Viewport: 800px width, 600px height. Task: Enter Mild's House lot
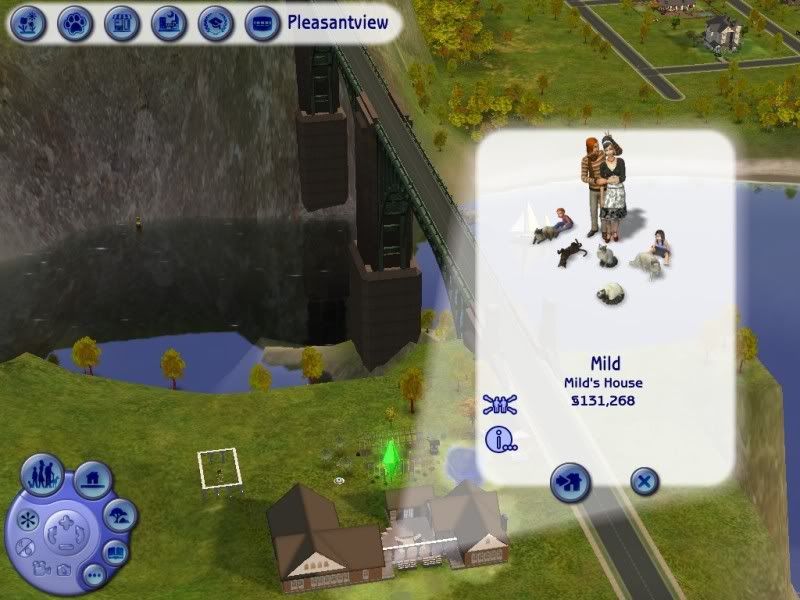point(571,484)
